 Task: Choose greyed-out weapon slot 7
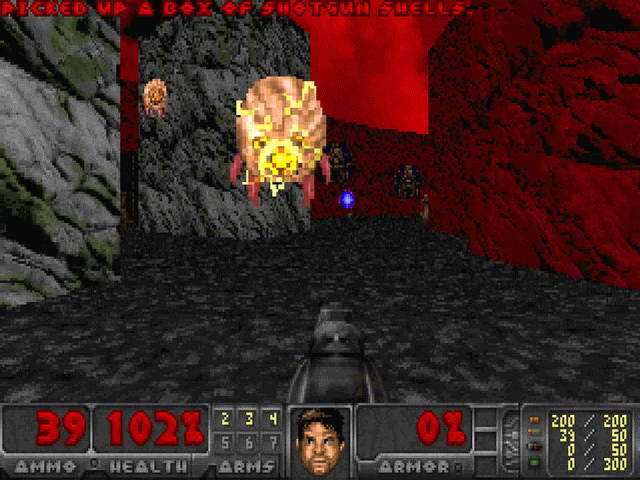pos(271,441)
